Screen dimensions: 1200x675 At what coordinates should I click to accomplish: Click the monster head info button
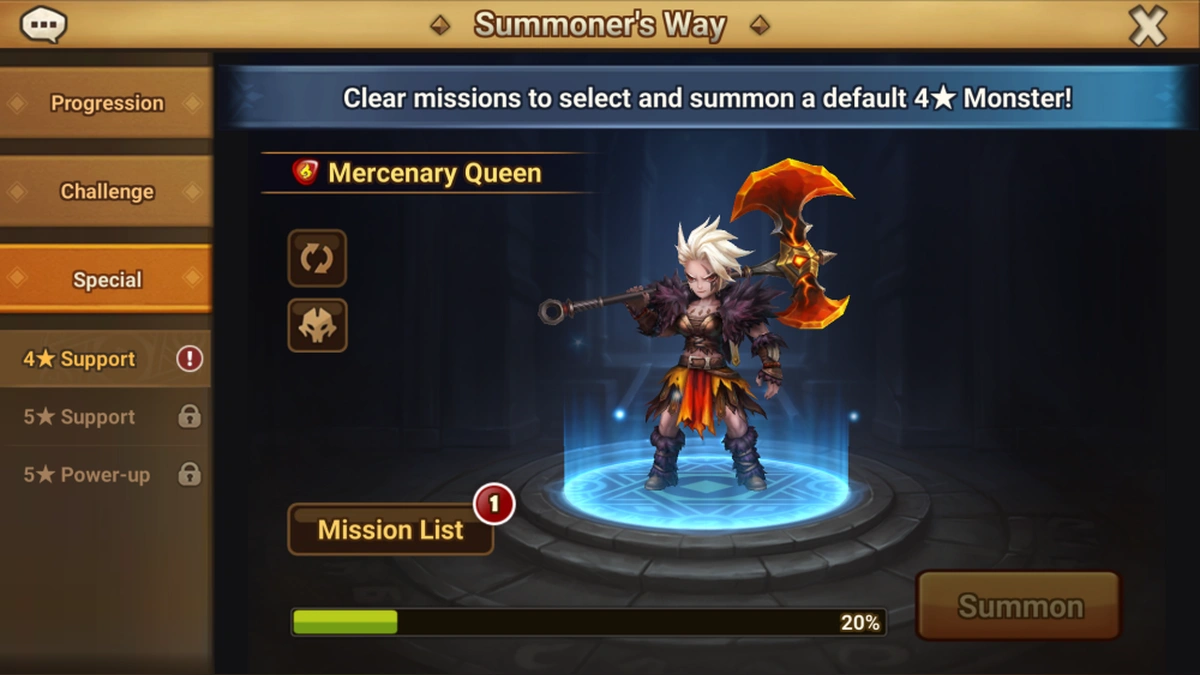[x=317, y=325]
